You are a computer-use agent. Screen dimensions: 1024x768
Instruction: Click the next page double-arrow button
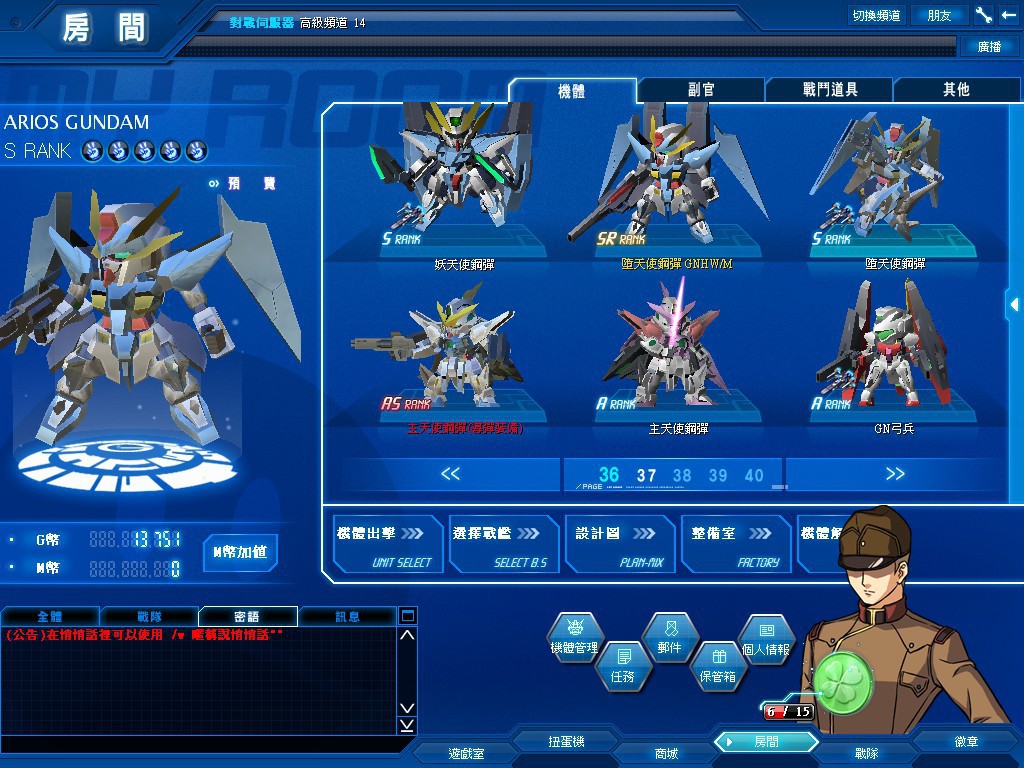[x=895, y=474]
